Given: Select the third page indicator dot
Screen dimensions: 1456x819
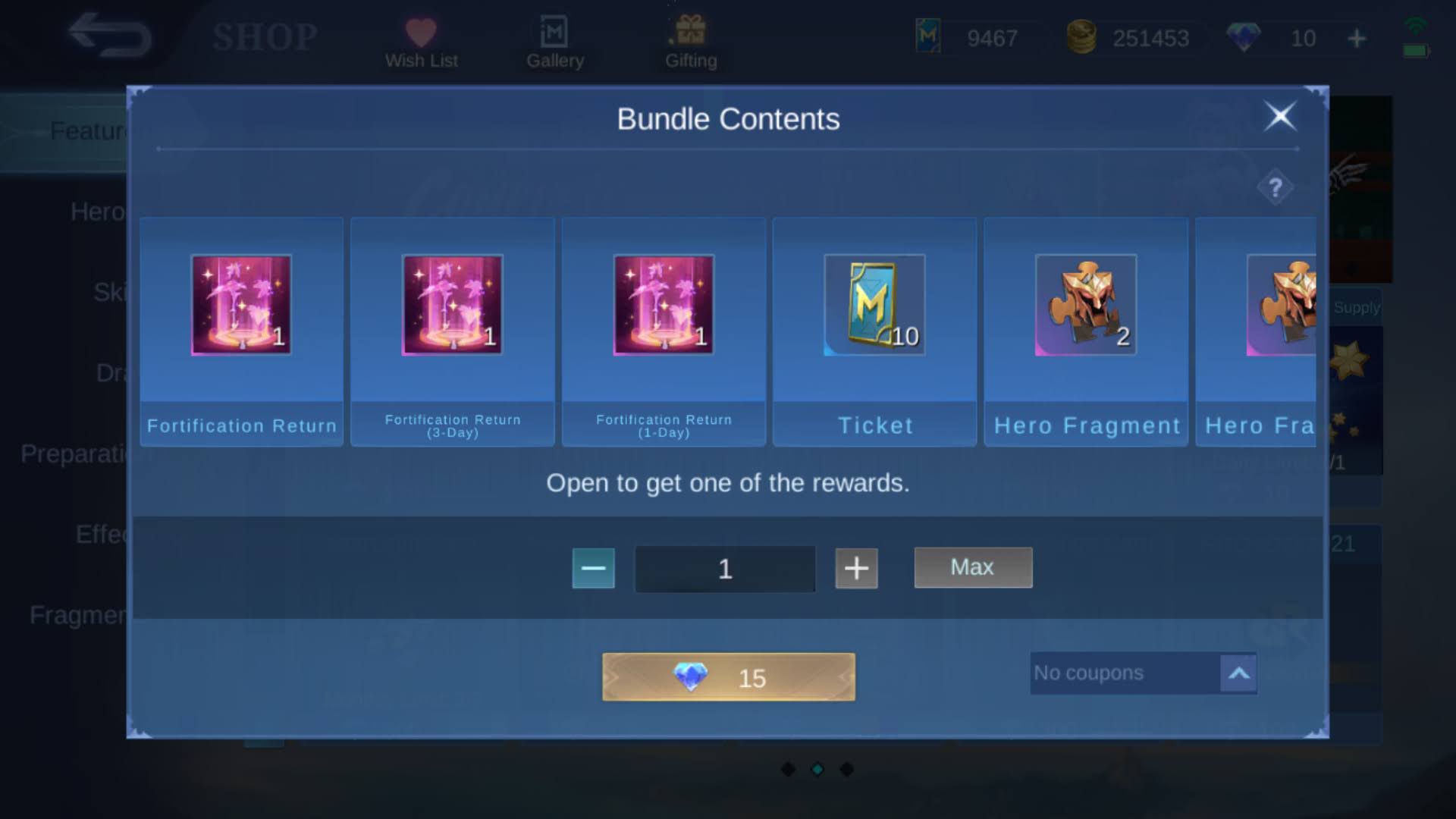Looking at the screenshot, I should click(x=846, y=768).
